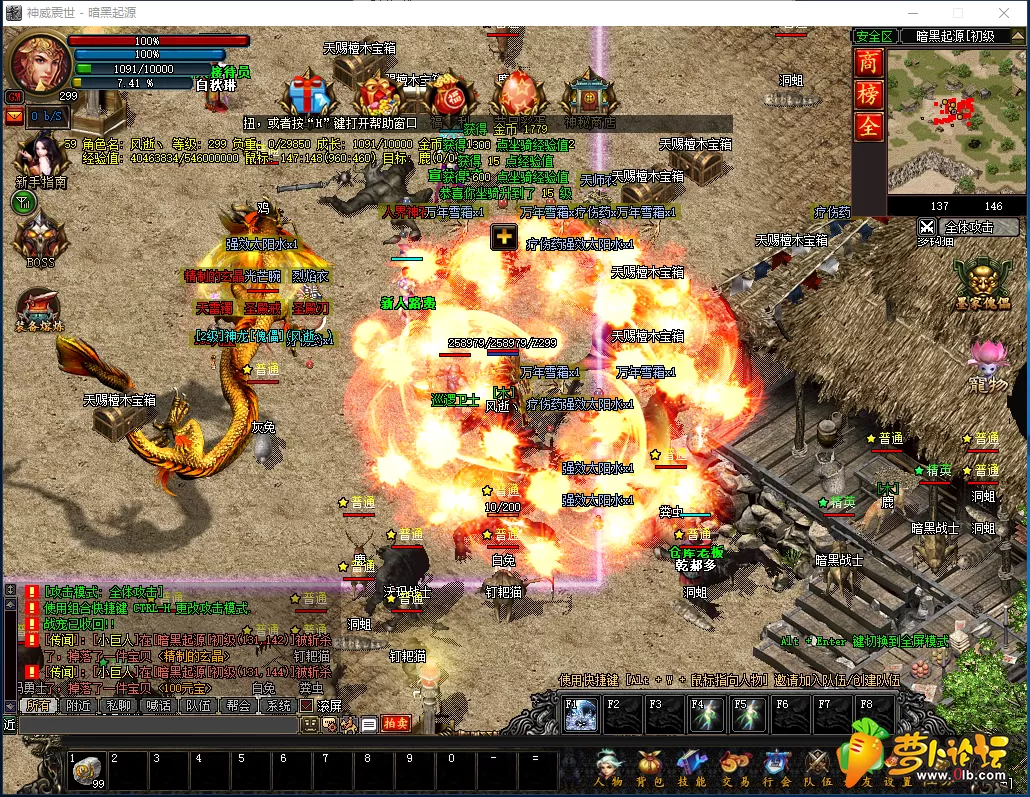Switch chat to the 附近 nearby tab
1030x797 pixels.
(78, 705)
